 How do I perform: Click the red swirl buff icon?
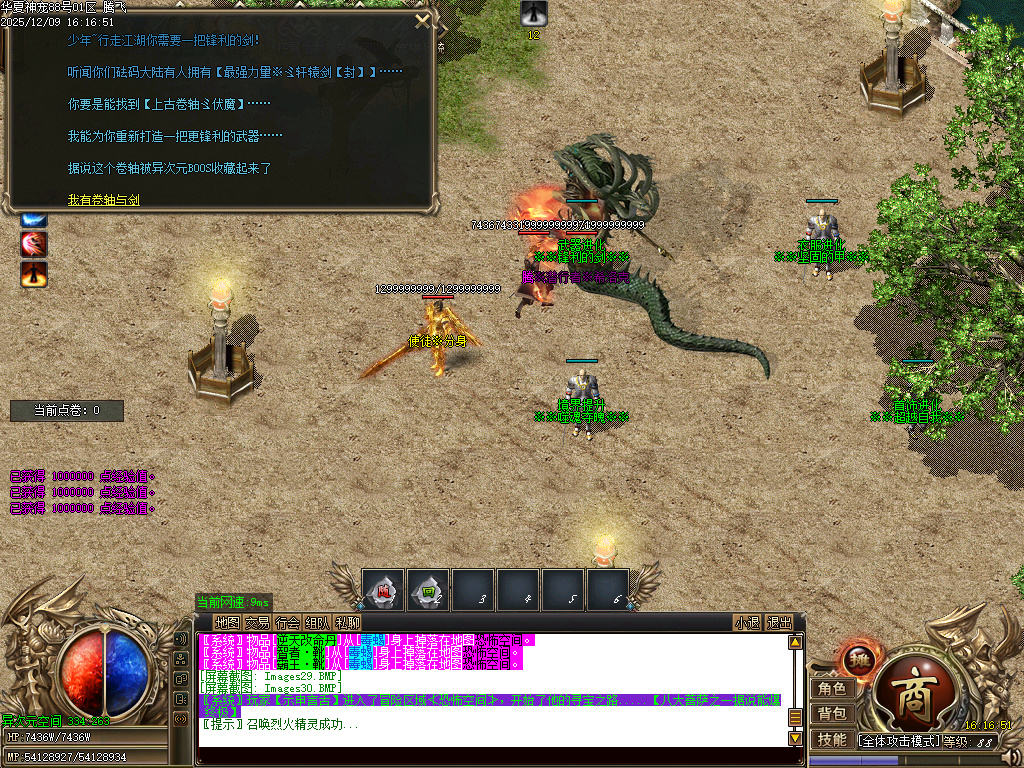click(x=35, y=244)
